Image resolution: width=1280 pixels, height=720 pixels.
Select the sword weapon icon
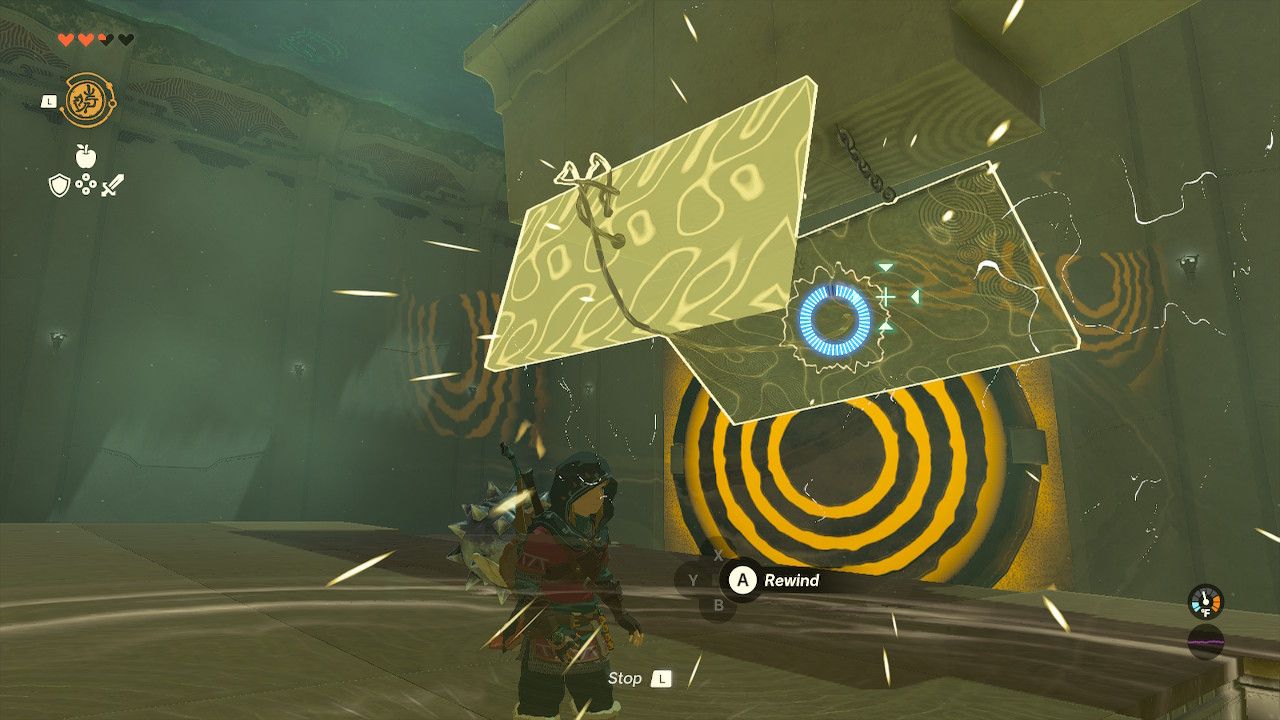click(112, 186)
